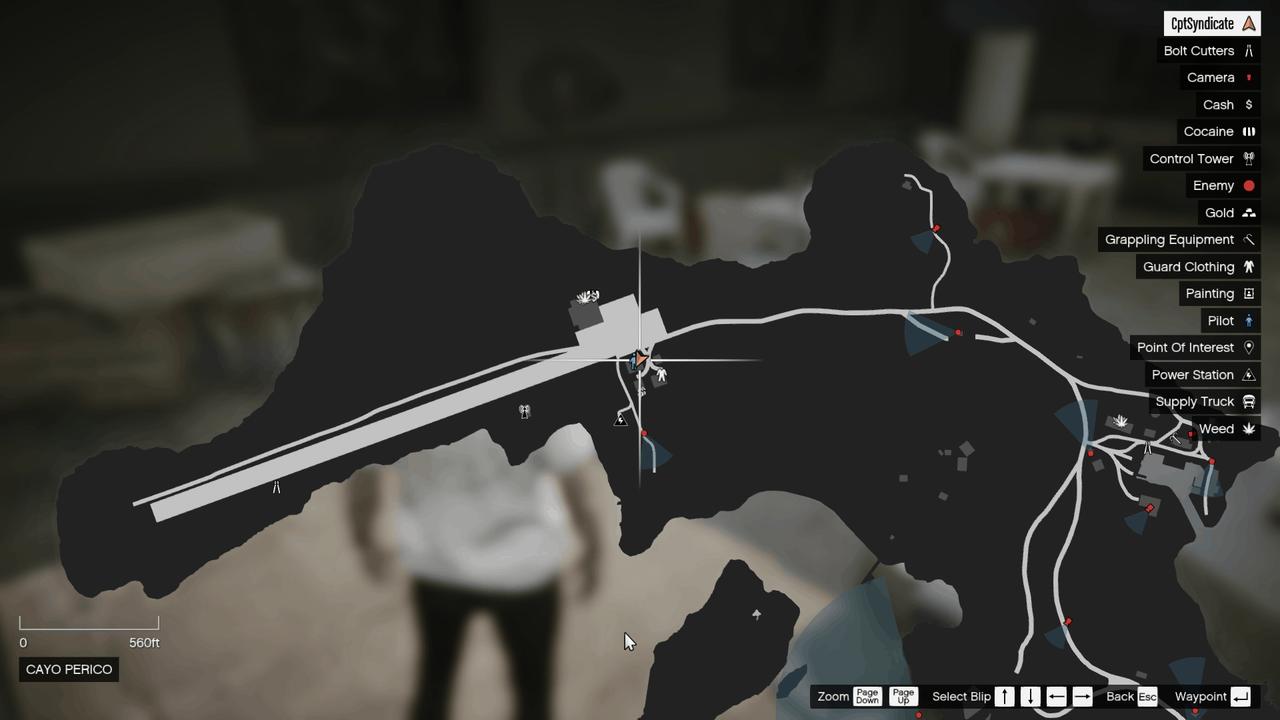Click the Power Station blip on the map
Screen dimensions: 1280x720
(621, 420)
